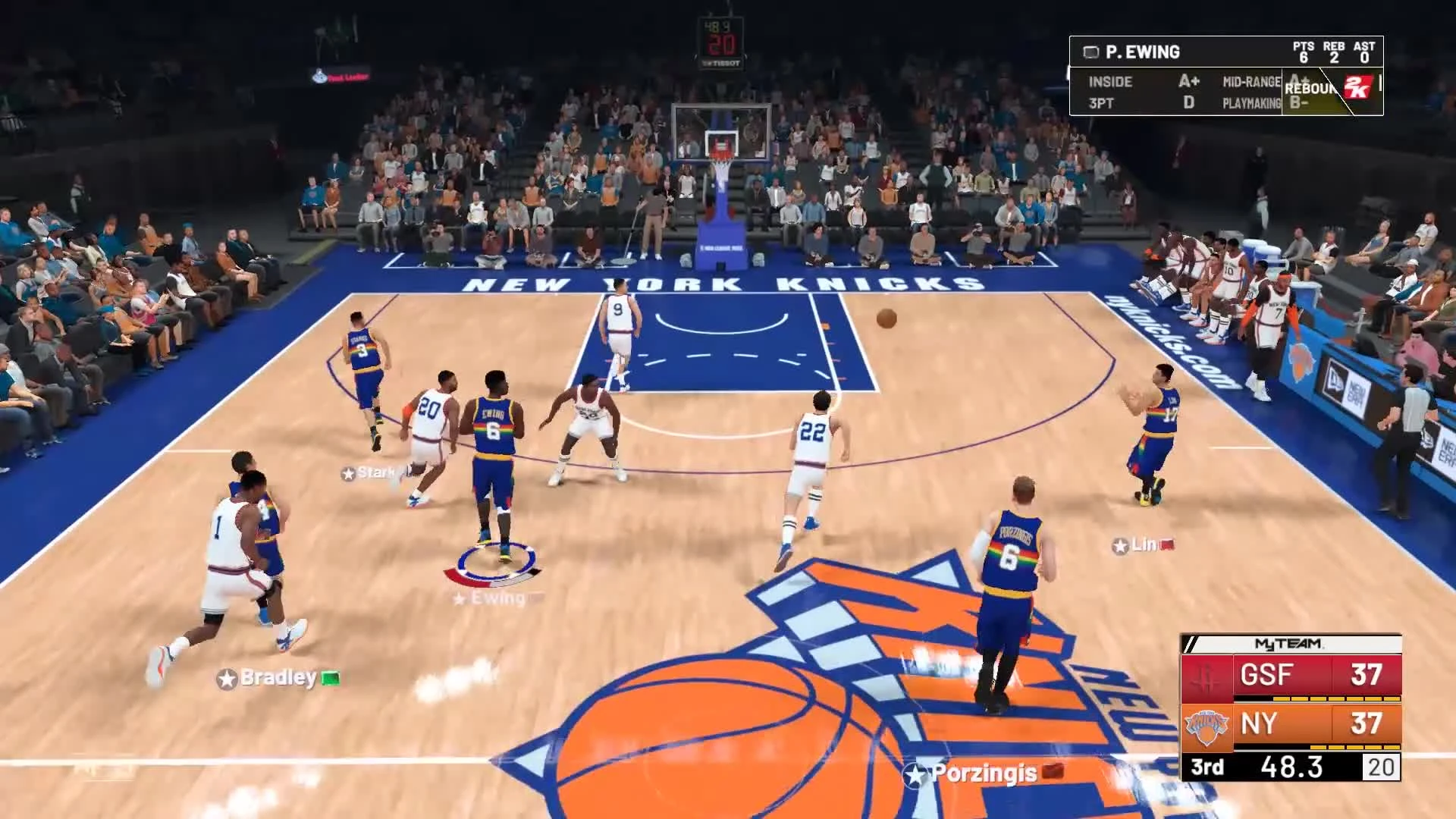1456x819 pixels.
Task: Click the broadcast camera icon beside P. Ewing
Action: 1090,52
